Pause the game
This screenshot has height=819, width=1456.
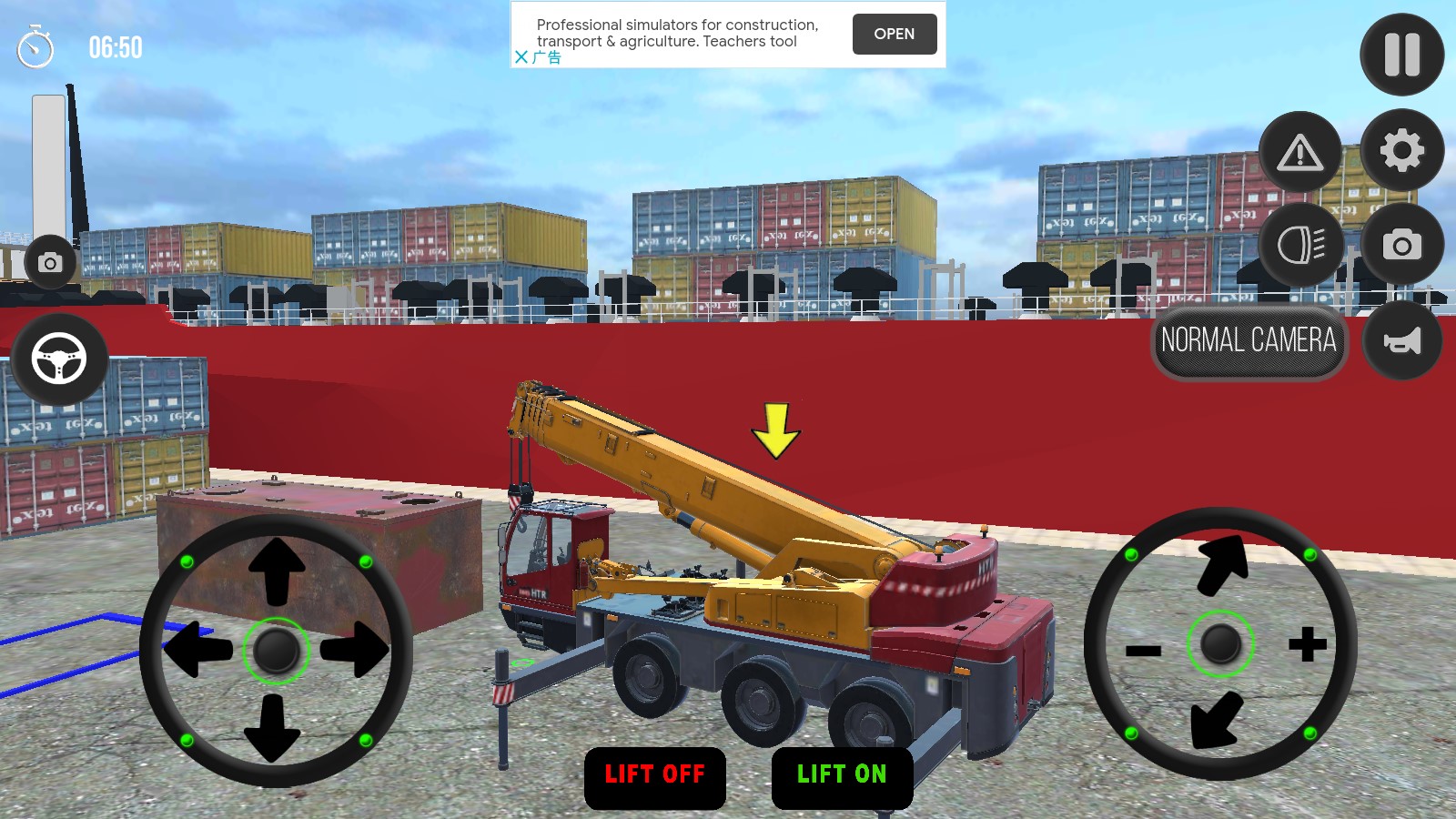(1401, 55)
